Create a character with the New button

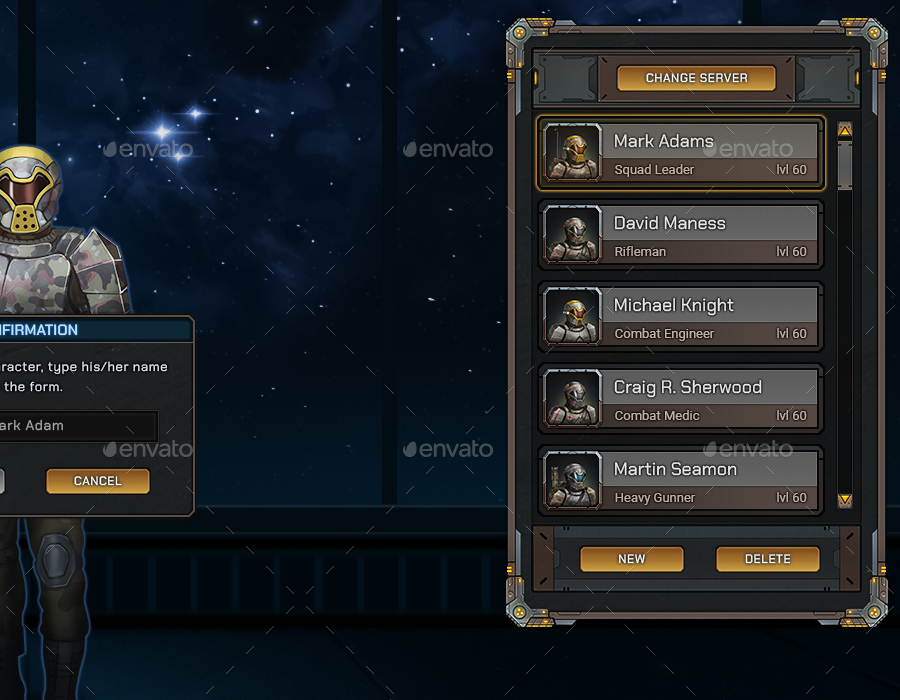(x=632, y=559)
